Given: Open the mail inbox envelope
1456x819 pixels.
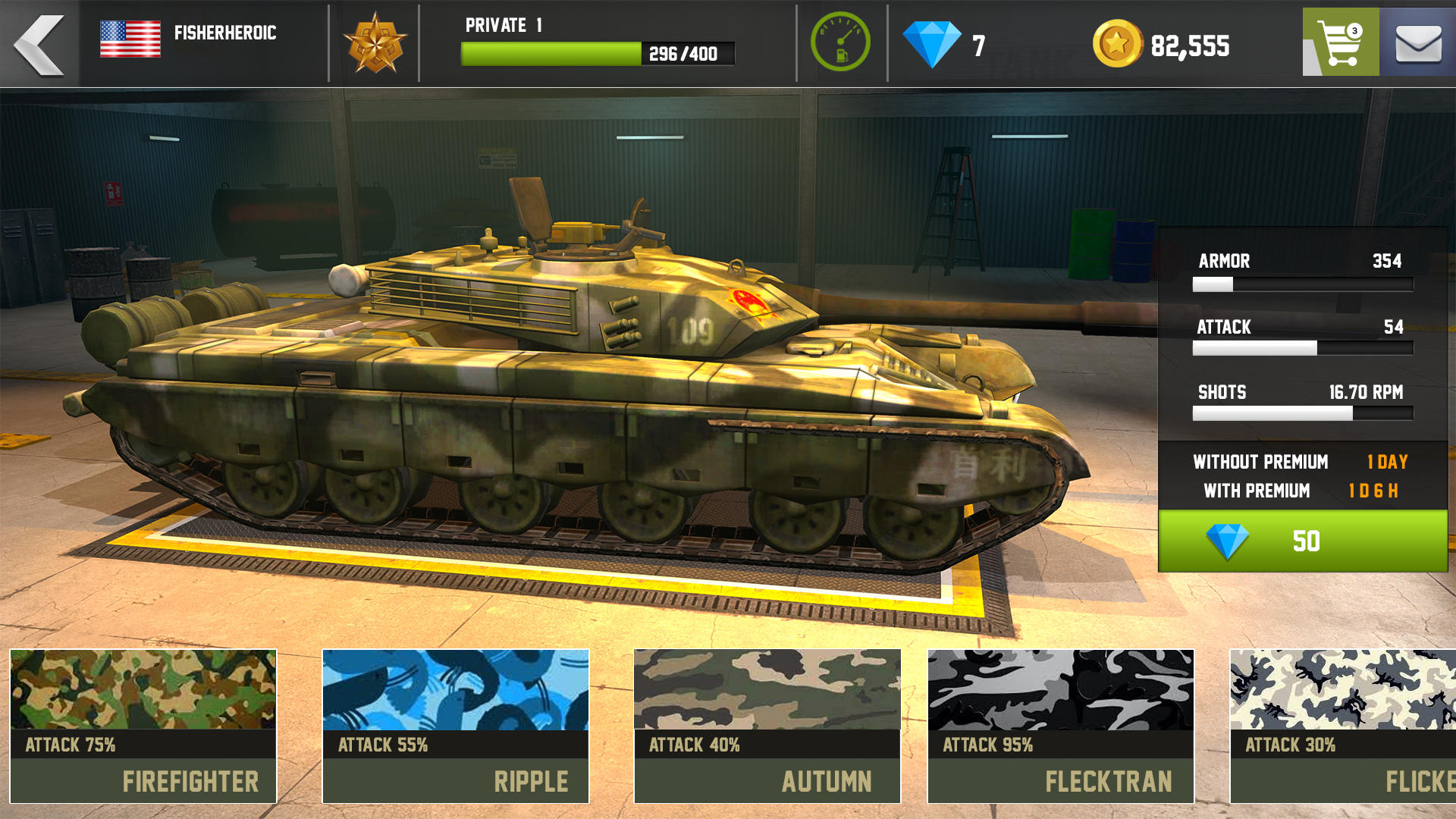Looking at the screenshot, I should tap(1420, 43).
